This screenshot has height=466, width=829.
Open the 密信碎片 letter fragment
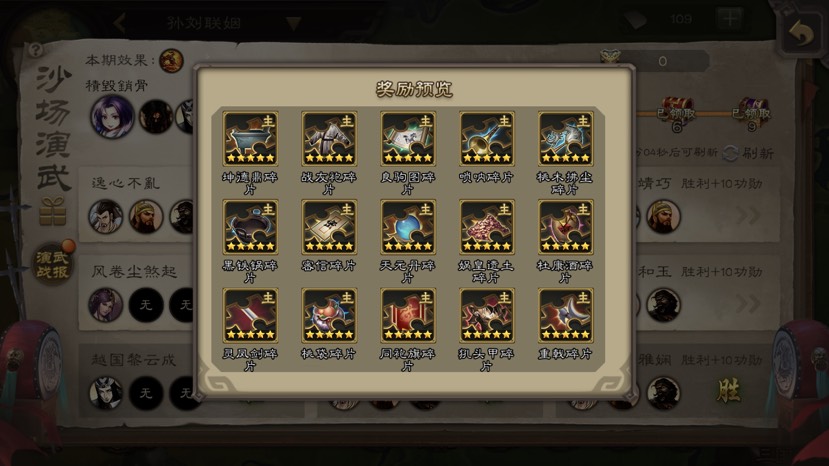329,227
